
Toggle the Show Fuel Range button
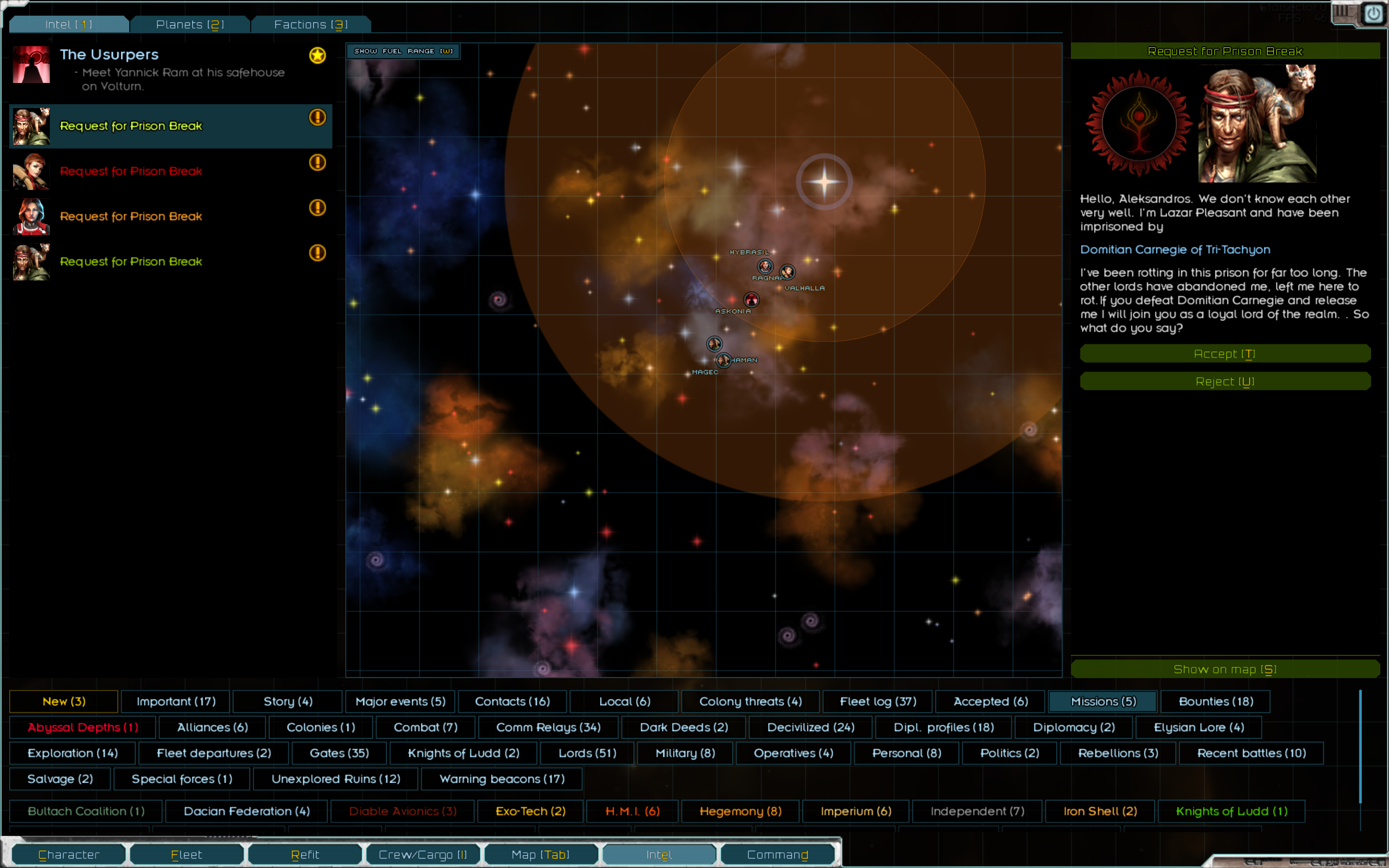pos(403,51)
